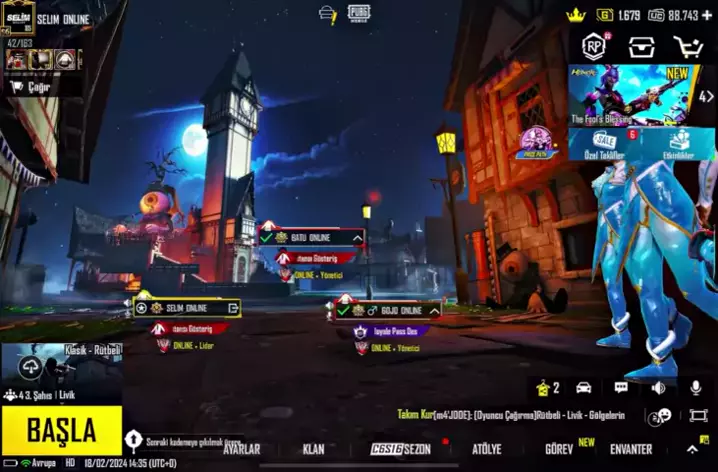Start the match with the BAŞLA button

[x=61, y=430]
